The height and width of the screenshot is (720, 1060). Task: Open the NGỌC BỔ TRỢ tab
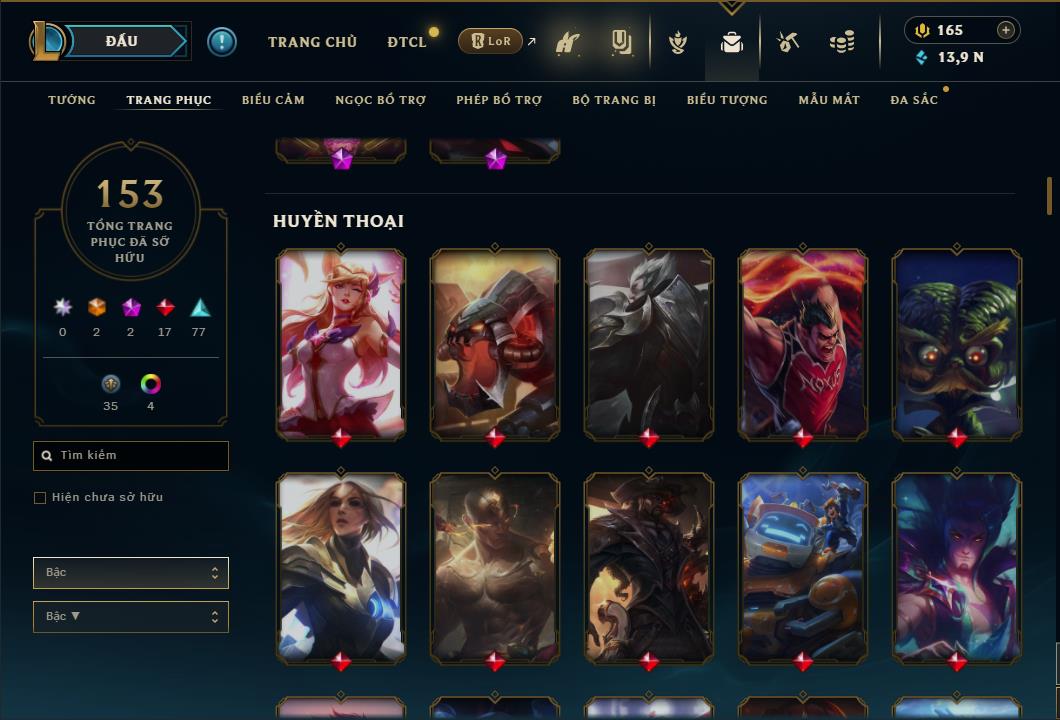380,100
